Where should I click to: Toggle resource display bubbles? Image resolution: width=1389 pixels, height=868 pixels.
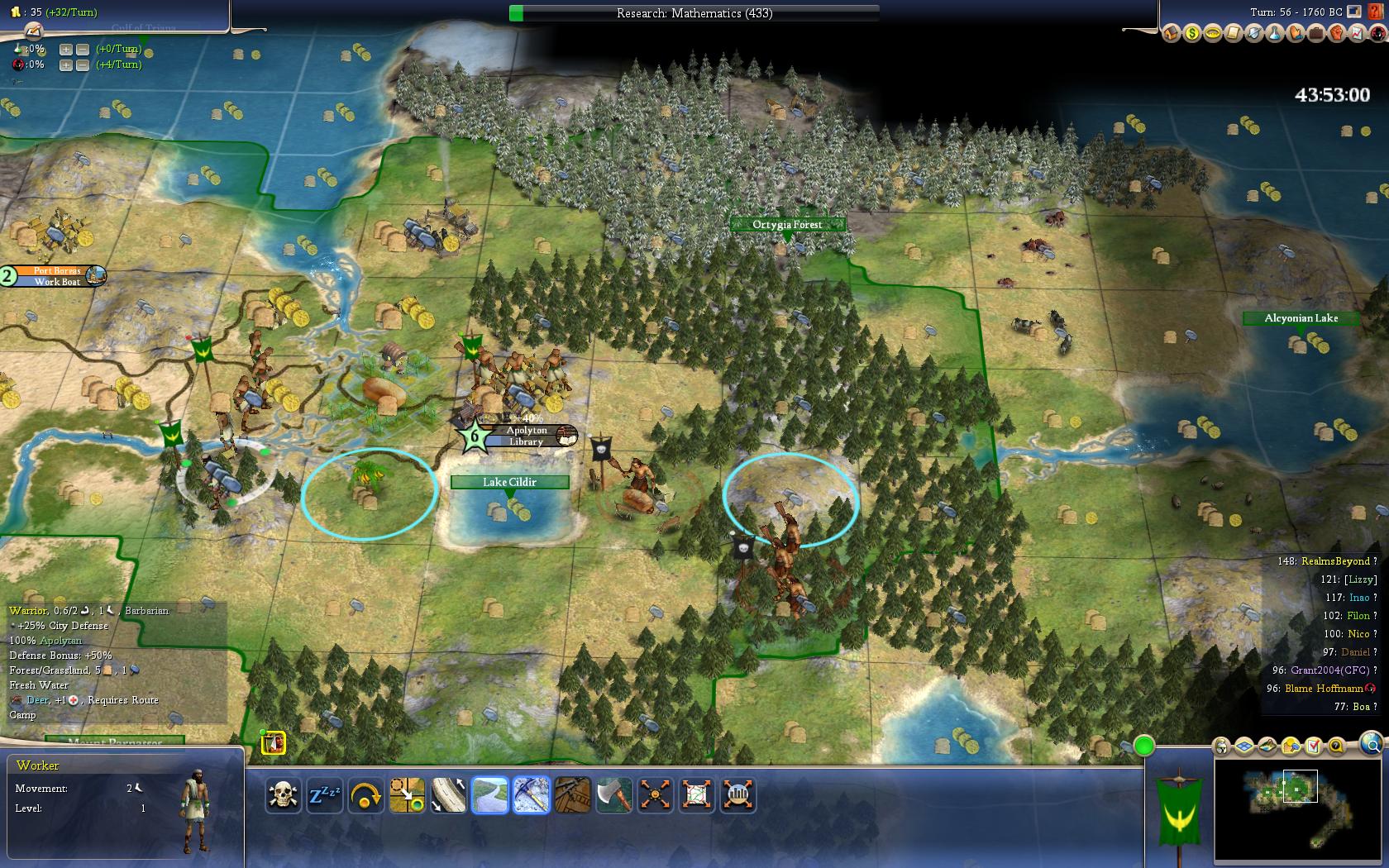(x=1291, y=746)
